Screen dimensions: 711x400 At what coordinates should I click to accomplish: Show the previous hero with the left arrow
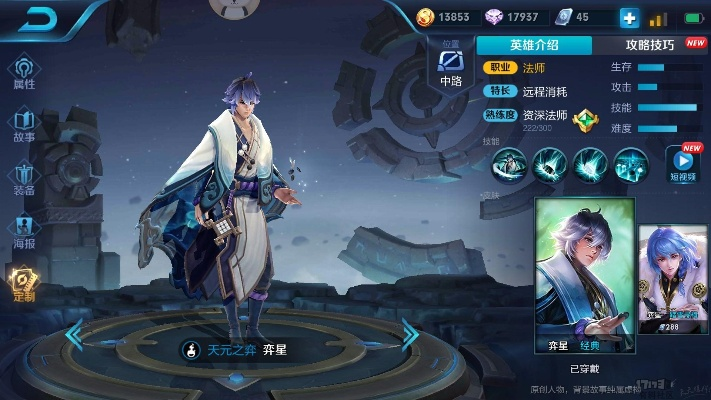[75, 336]
